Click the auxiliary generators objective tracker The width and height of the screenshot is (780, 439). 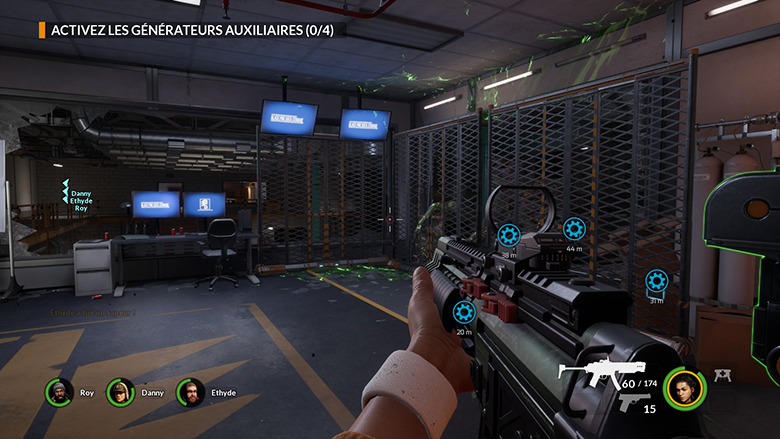click(x=190, y=29)
